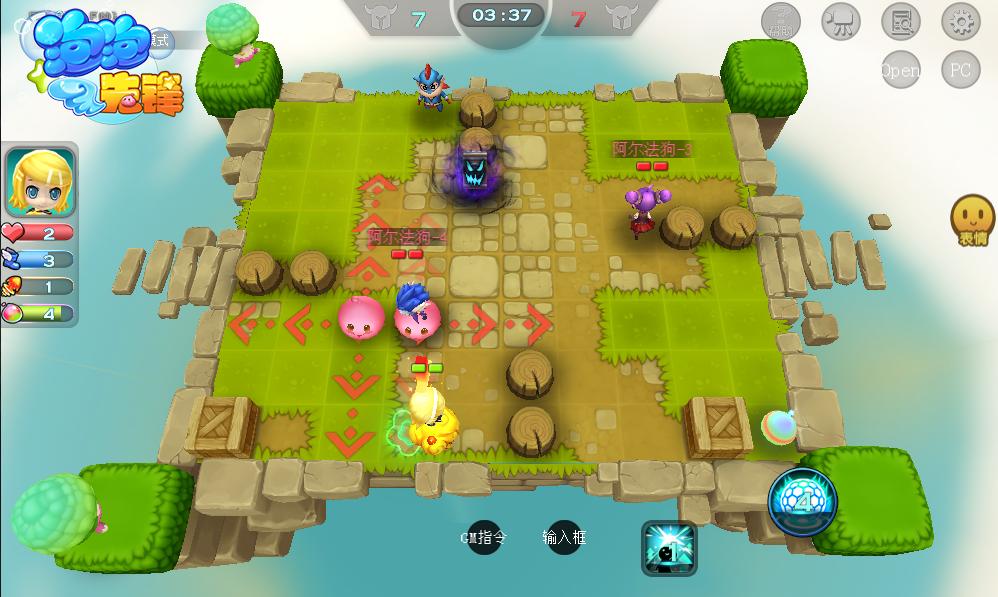998x597 pixels.
Task: Open the GM指令 command button
Action: click(x=484, y=538)
